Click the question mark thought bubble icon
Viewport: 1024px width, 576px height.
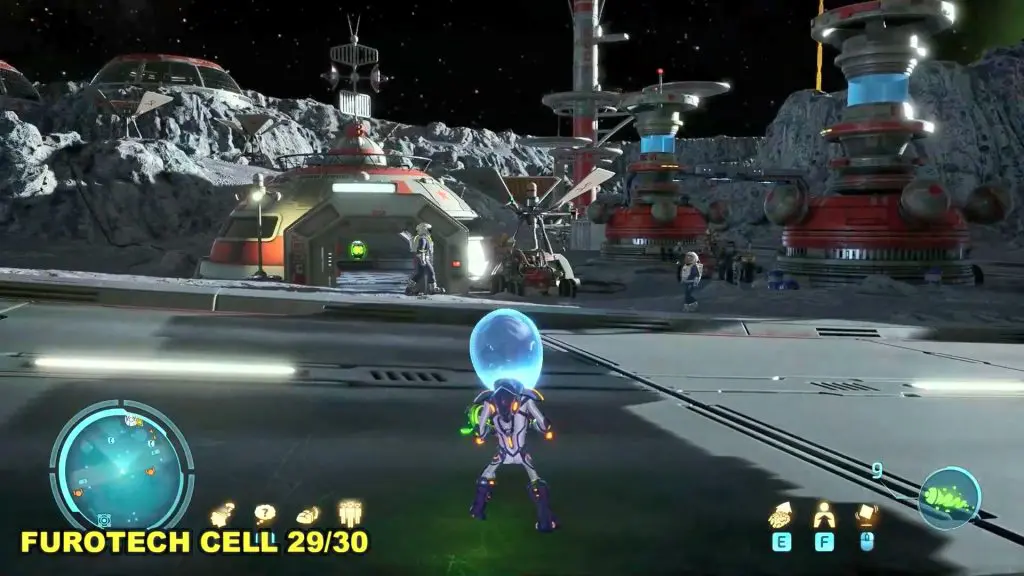pos(264,514)
